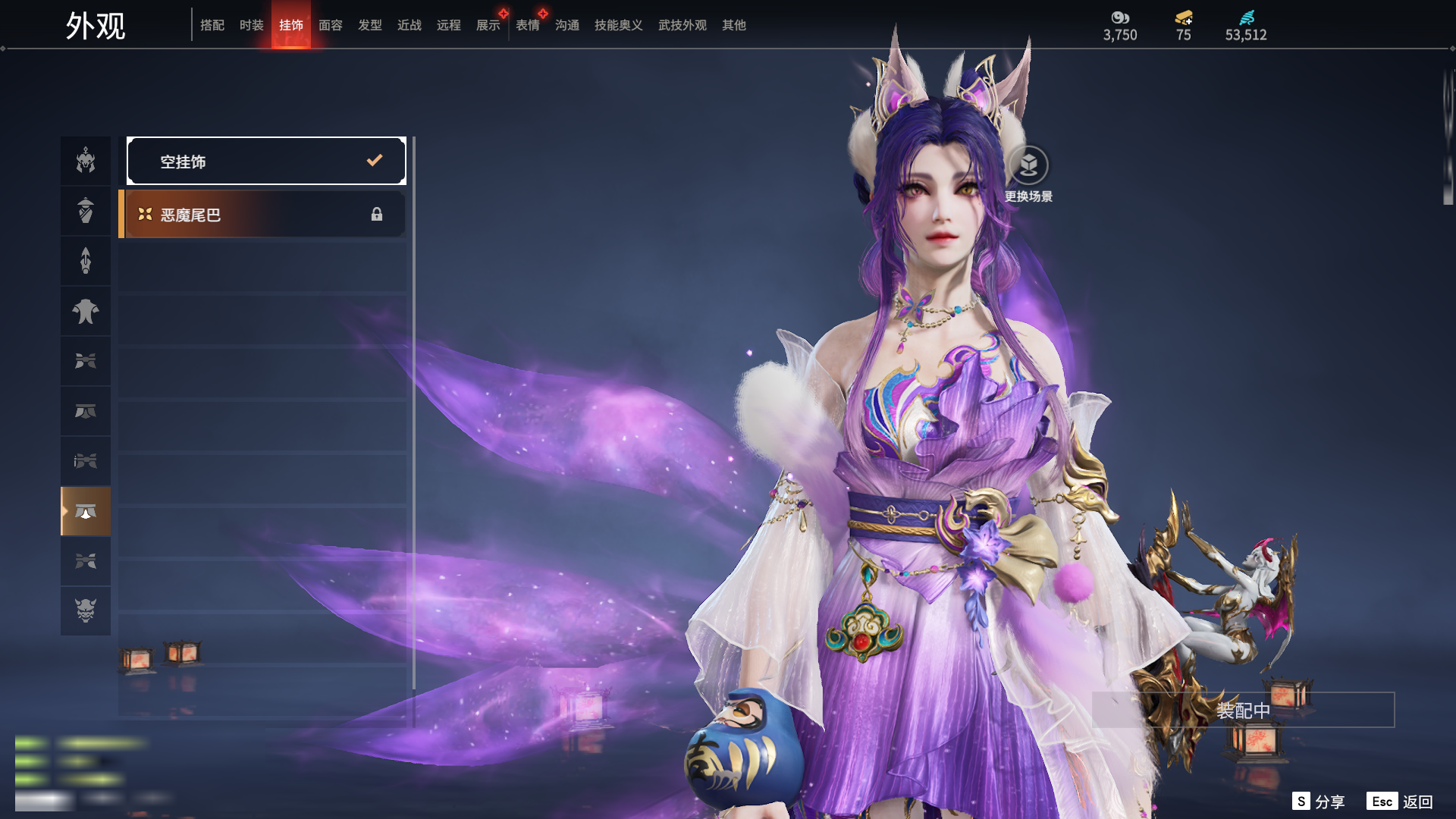Click the 装配中 equipped button
The image size is (1456, 819).
point(1243,711)
